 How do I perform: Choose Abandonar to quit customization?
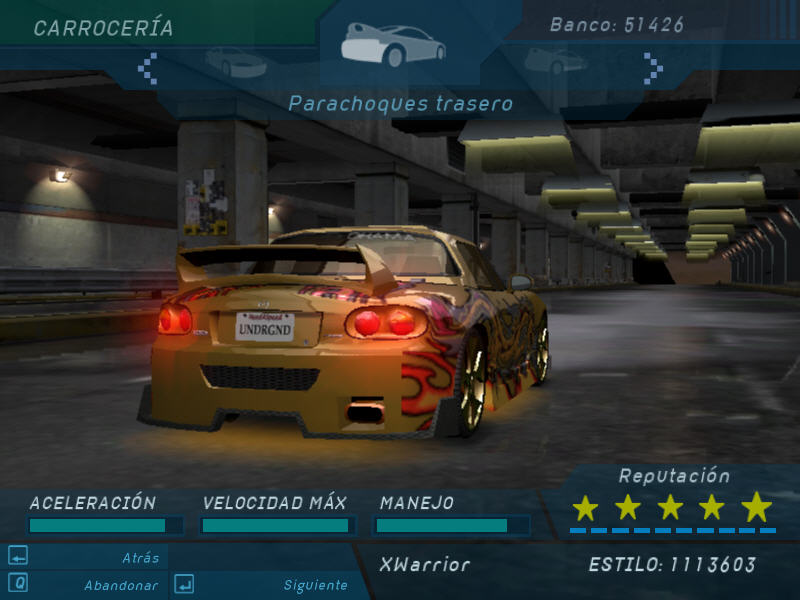(121, 585)
